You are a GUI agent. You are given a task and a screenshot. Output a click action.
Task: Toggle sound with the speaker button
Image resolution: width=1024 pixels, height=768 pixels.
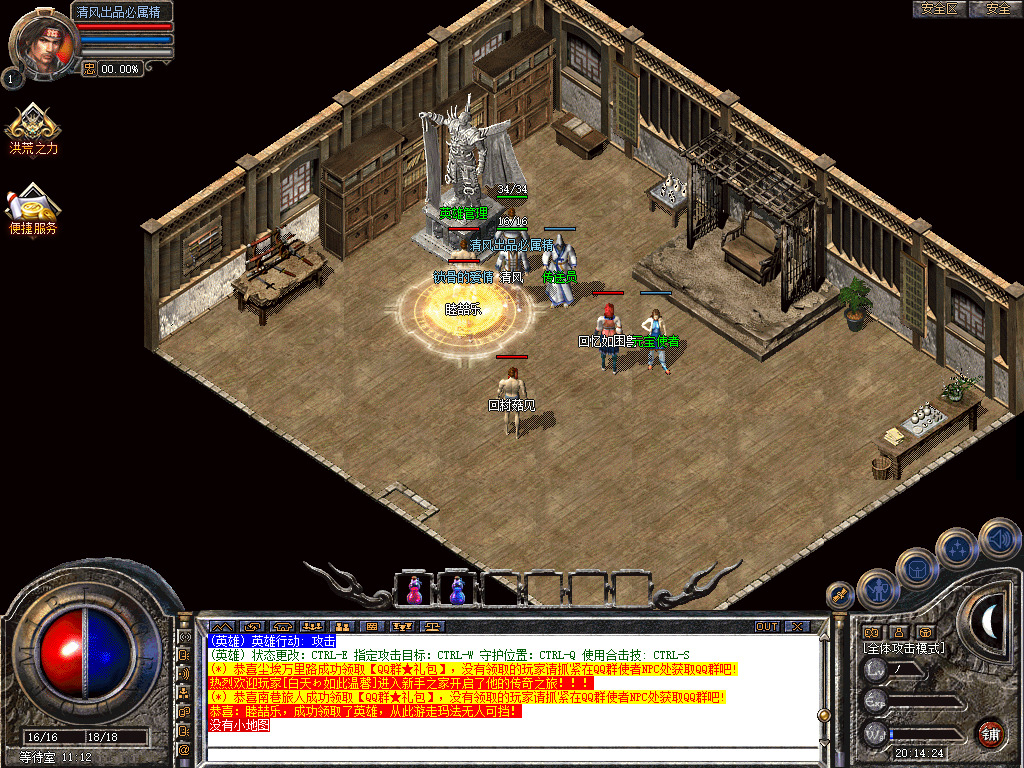click(x=998, y=537)
